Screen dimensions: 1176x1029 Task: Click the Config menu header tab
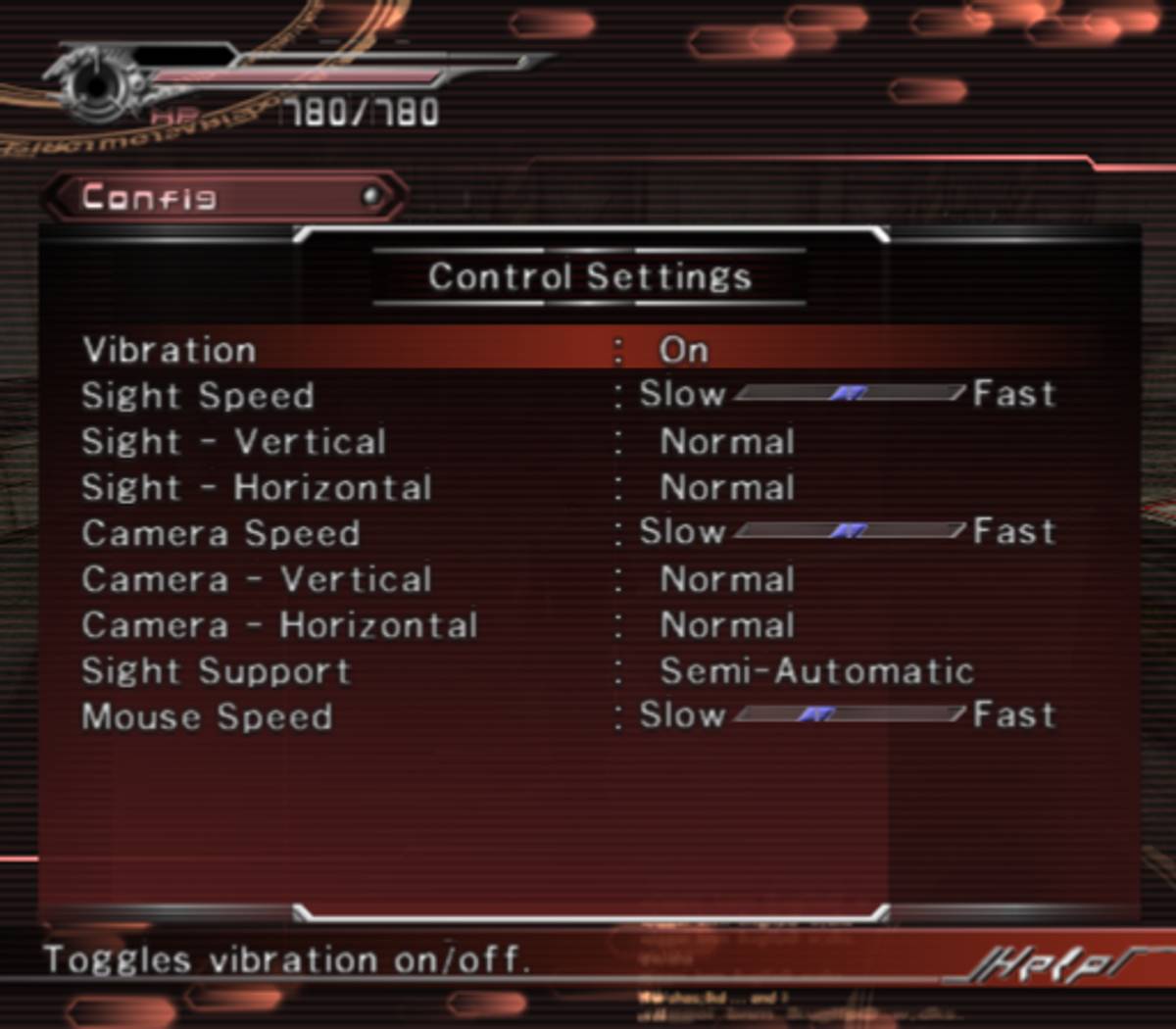coord(225,197)
